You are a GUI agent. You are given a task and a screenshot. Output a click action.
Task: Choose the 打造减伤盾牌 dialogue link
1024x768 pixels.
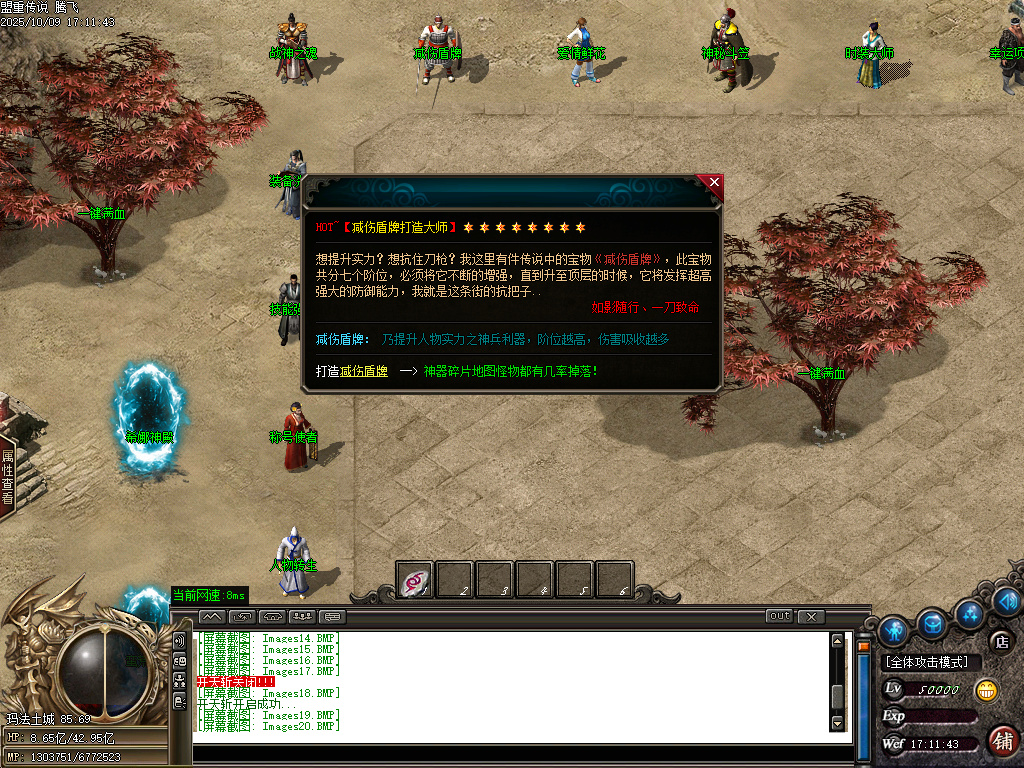click(x=352, y=371)
